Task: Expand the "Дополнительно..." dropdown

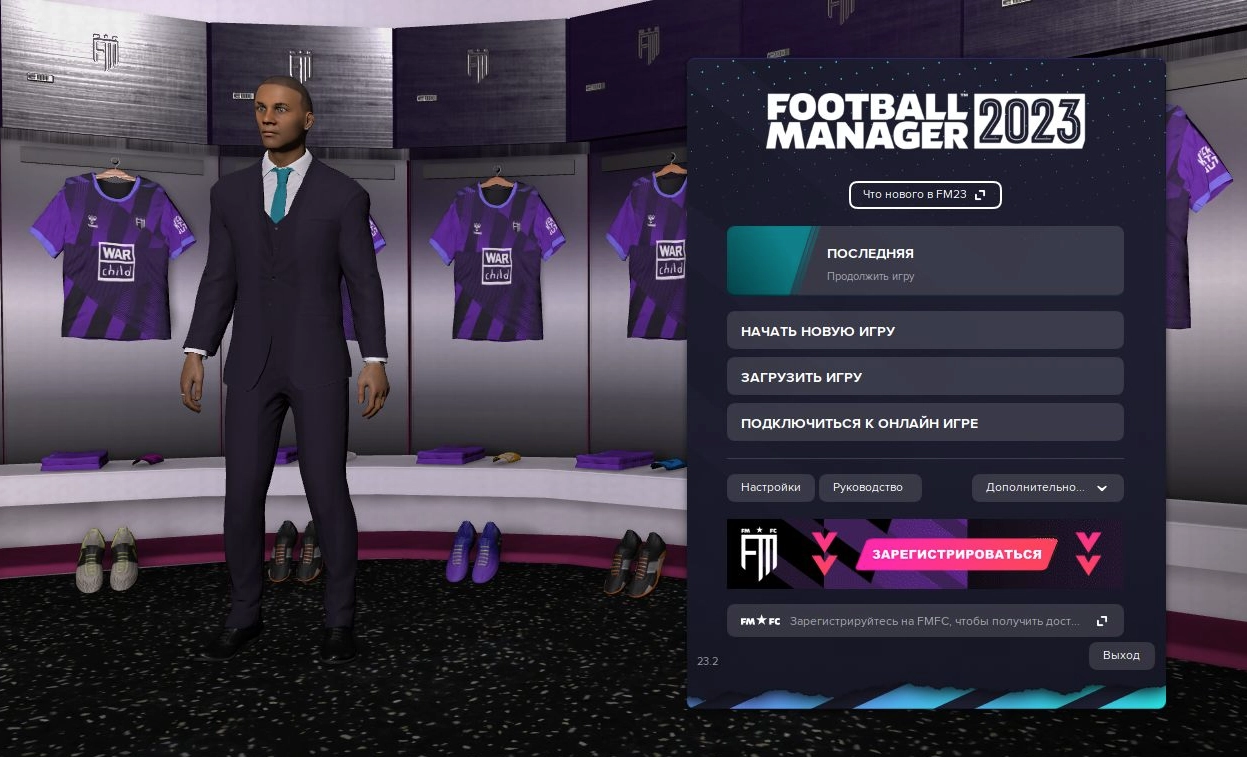Action: coord(1047,488)
